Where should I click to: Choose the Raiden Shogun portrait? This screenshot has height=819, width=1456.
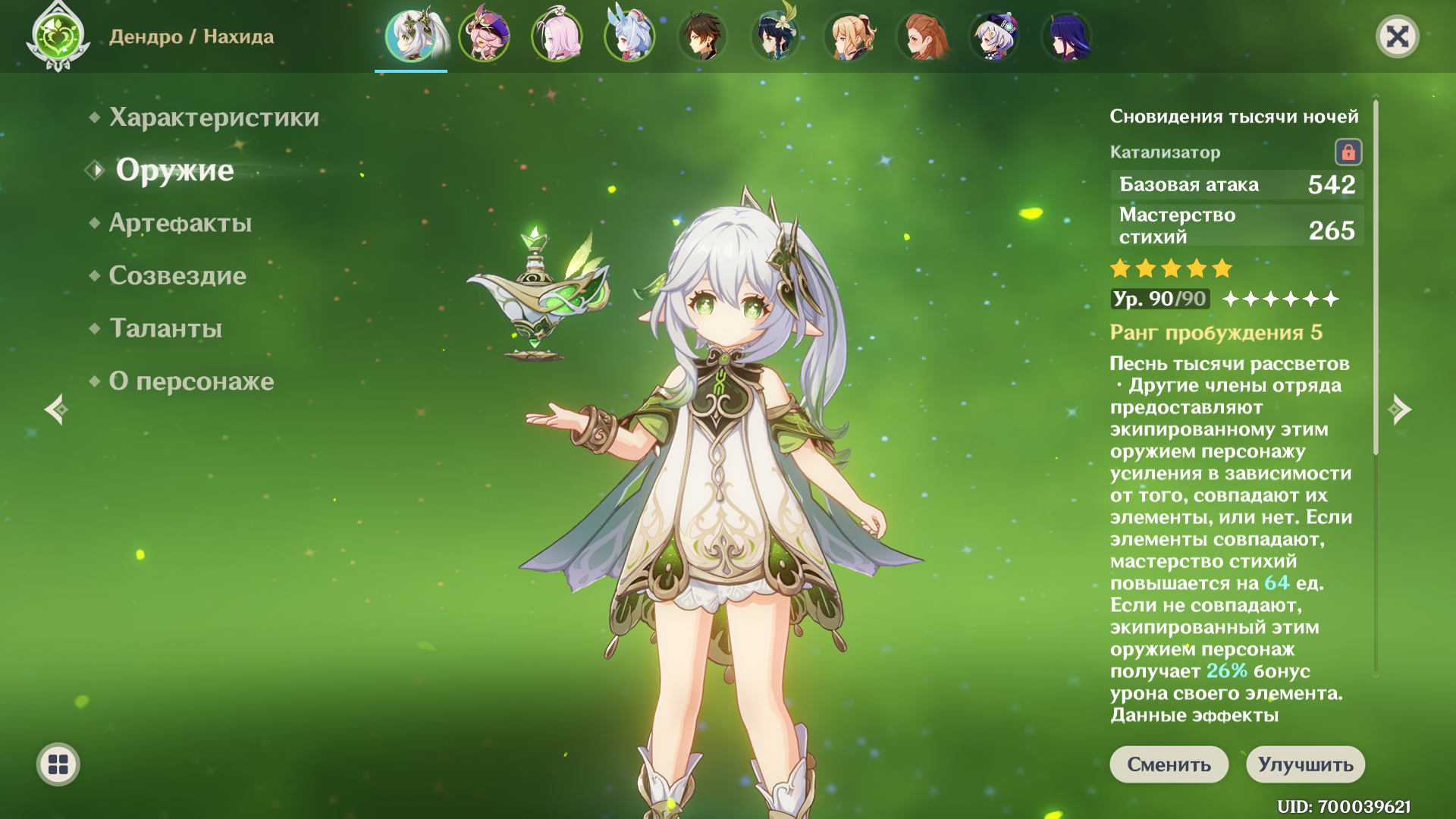1066,36
